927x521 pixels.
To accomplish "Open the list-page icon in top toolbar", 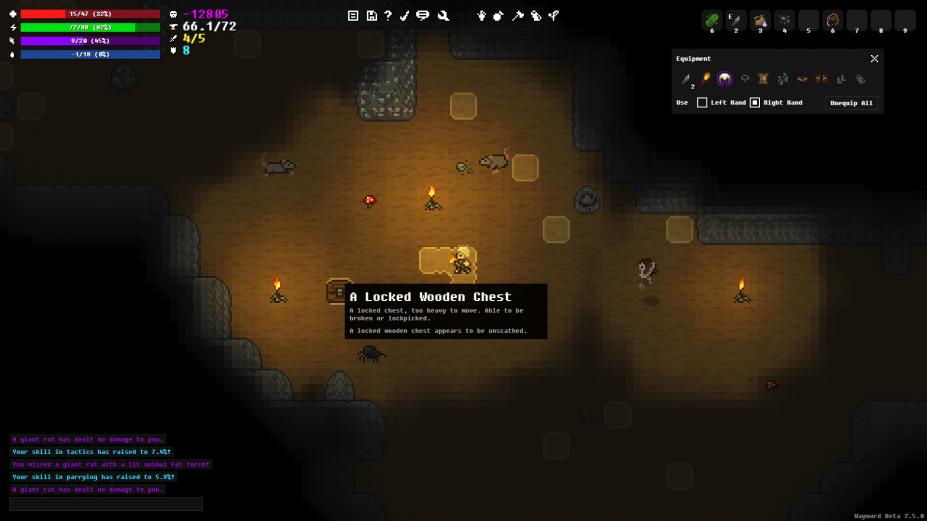I will click(353, 16).
